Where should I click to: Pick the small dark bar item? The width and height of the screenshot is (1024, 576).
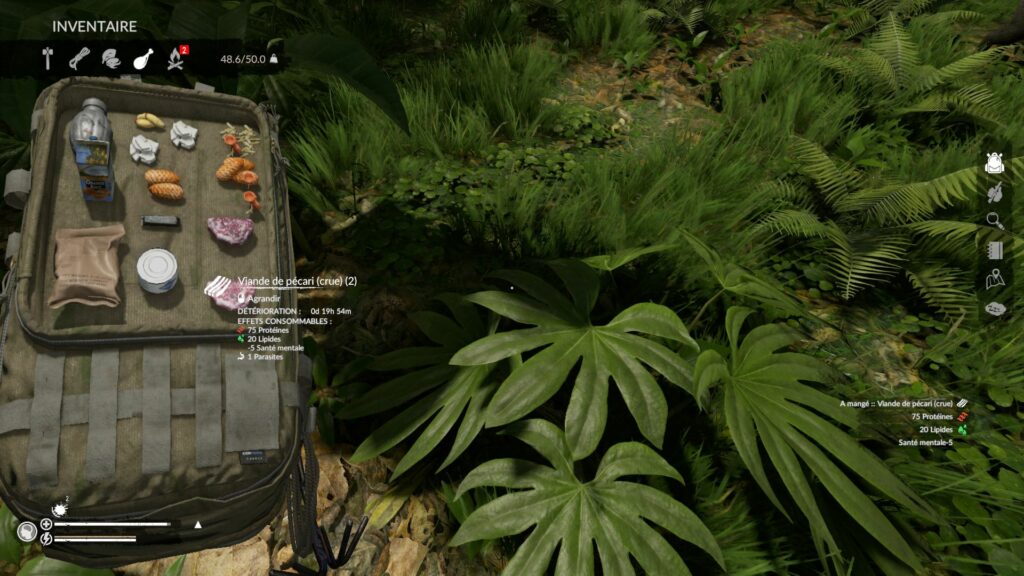tap(160, 221)
